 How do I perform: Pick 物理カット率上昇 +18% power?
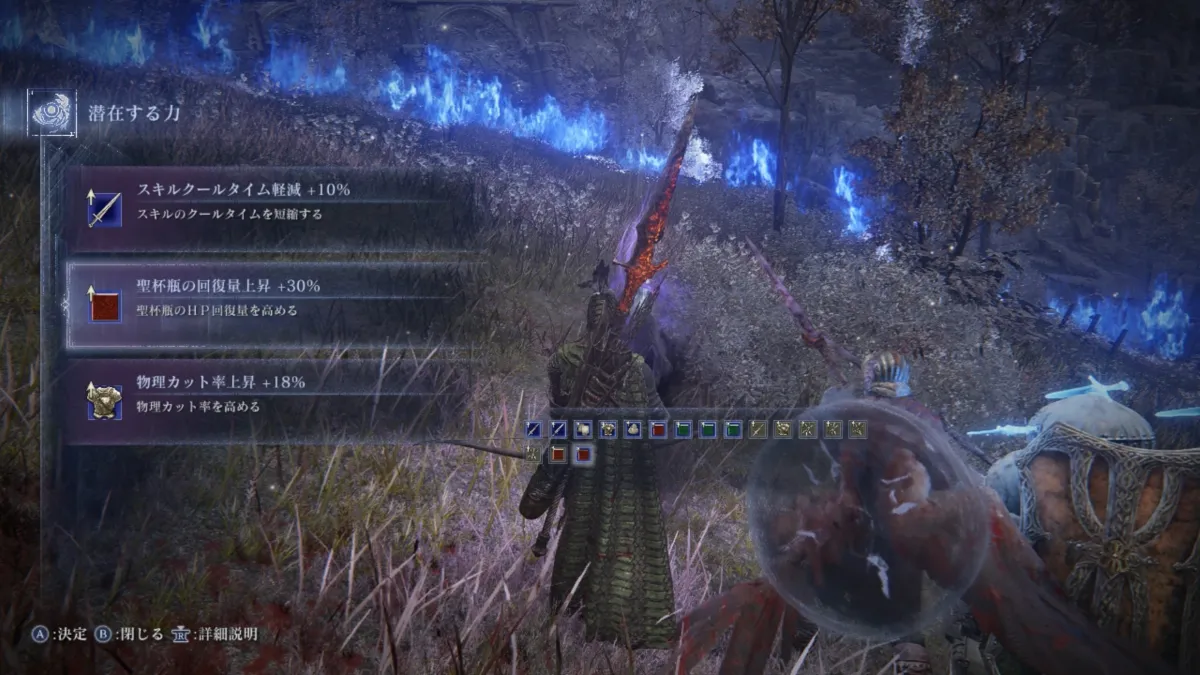point(270,395)
